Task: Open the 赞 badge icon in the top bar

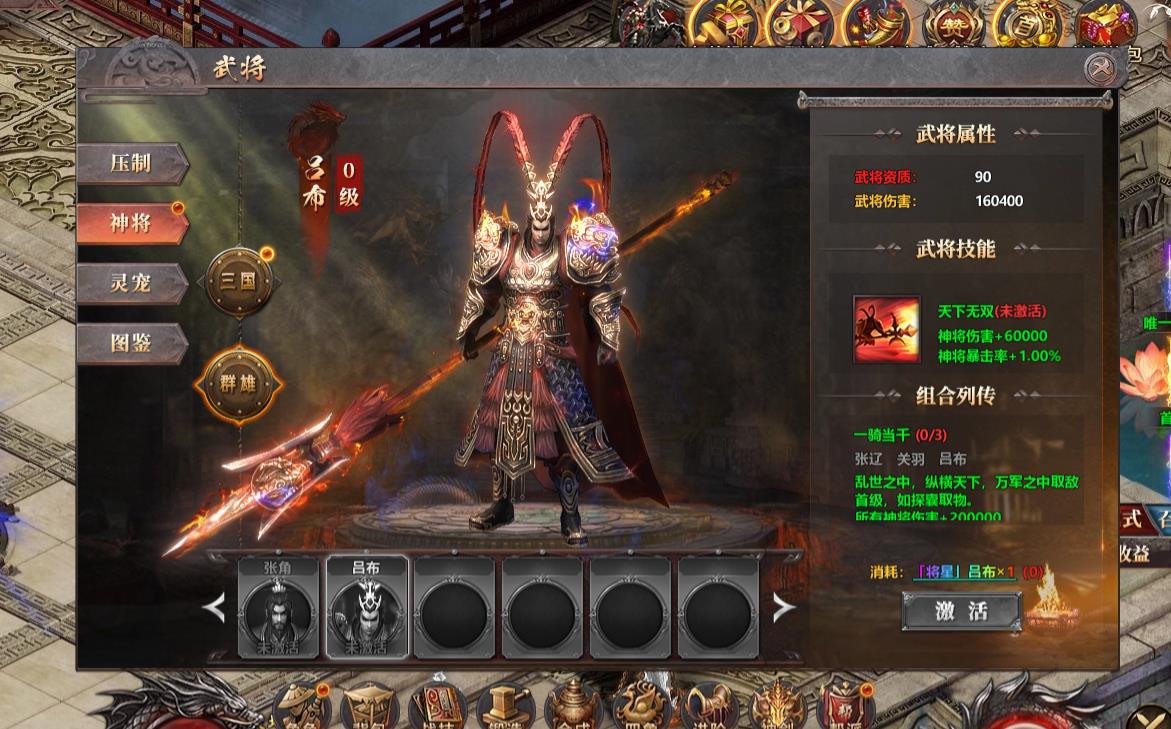Action: click(949, 25)
